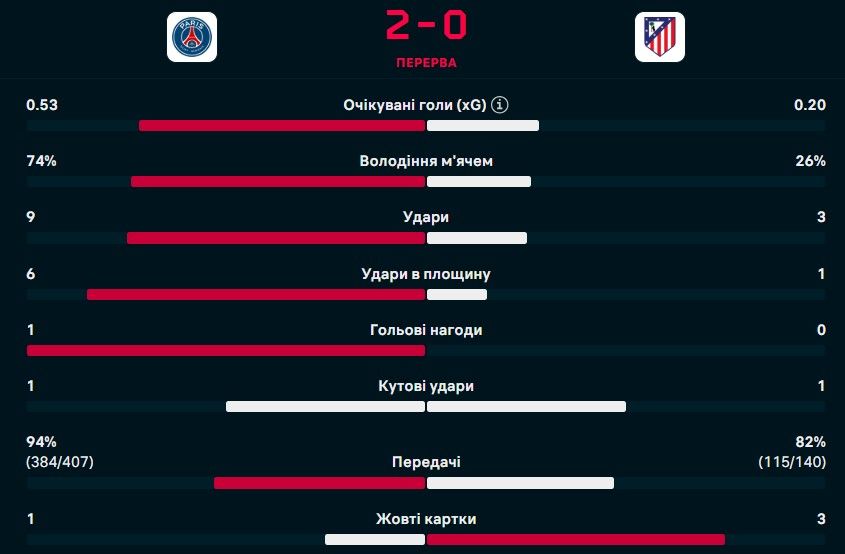Click the Paris Saint-Germain team logo
845x554 pixels.
[x=191, y=37]
